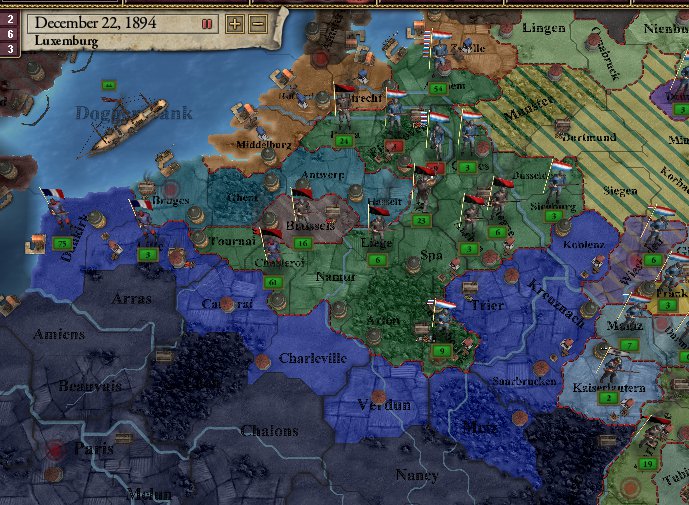Click the December 22, 1894 date bar
This screenshot has height=505, width=689.
95,22
